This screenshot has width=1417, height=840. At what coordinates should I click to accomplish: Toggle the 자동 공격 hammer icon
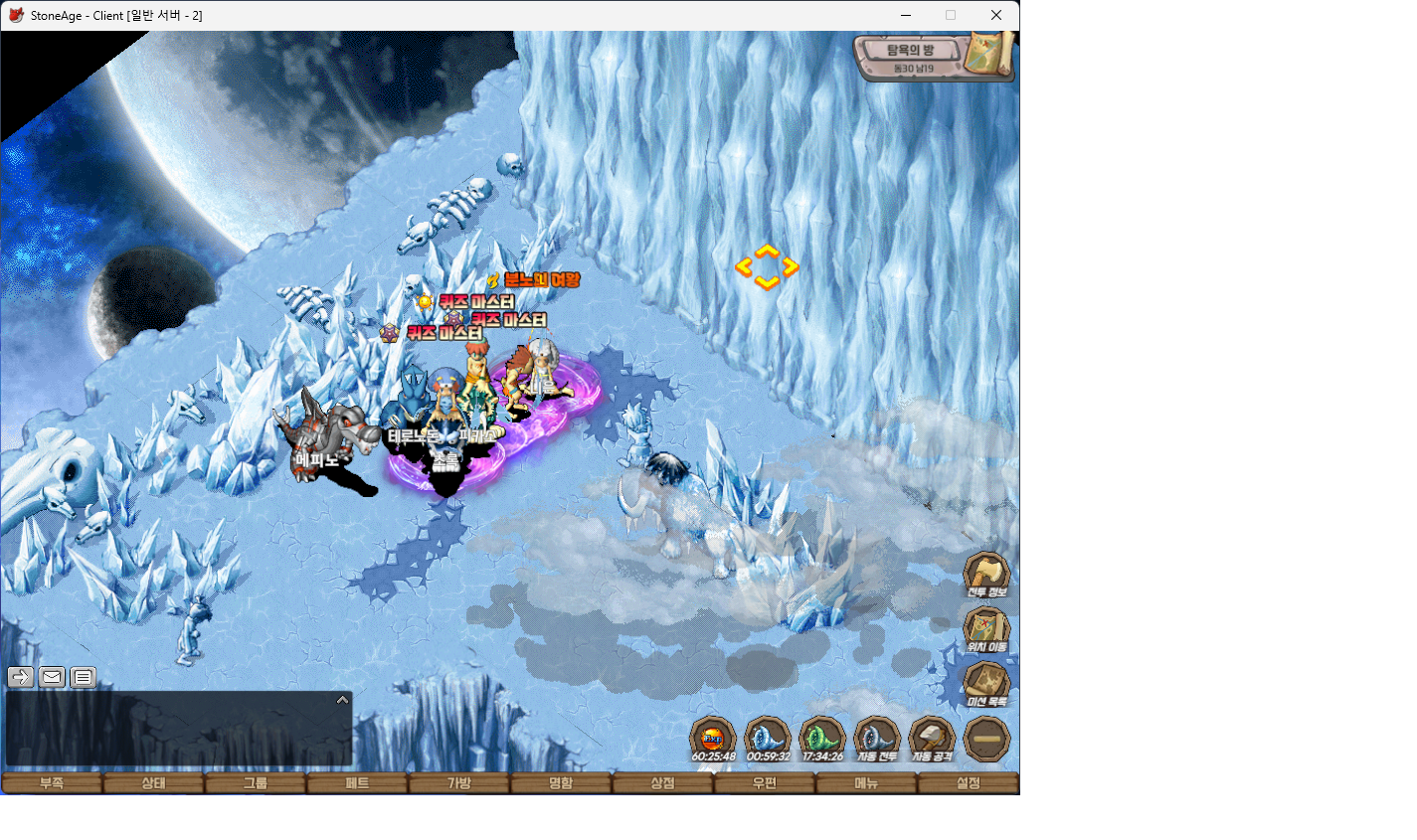tap(932, 738)
